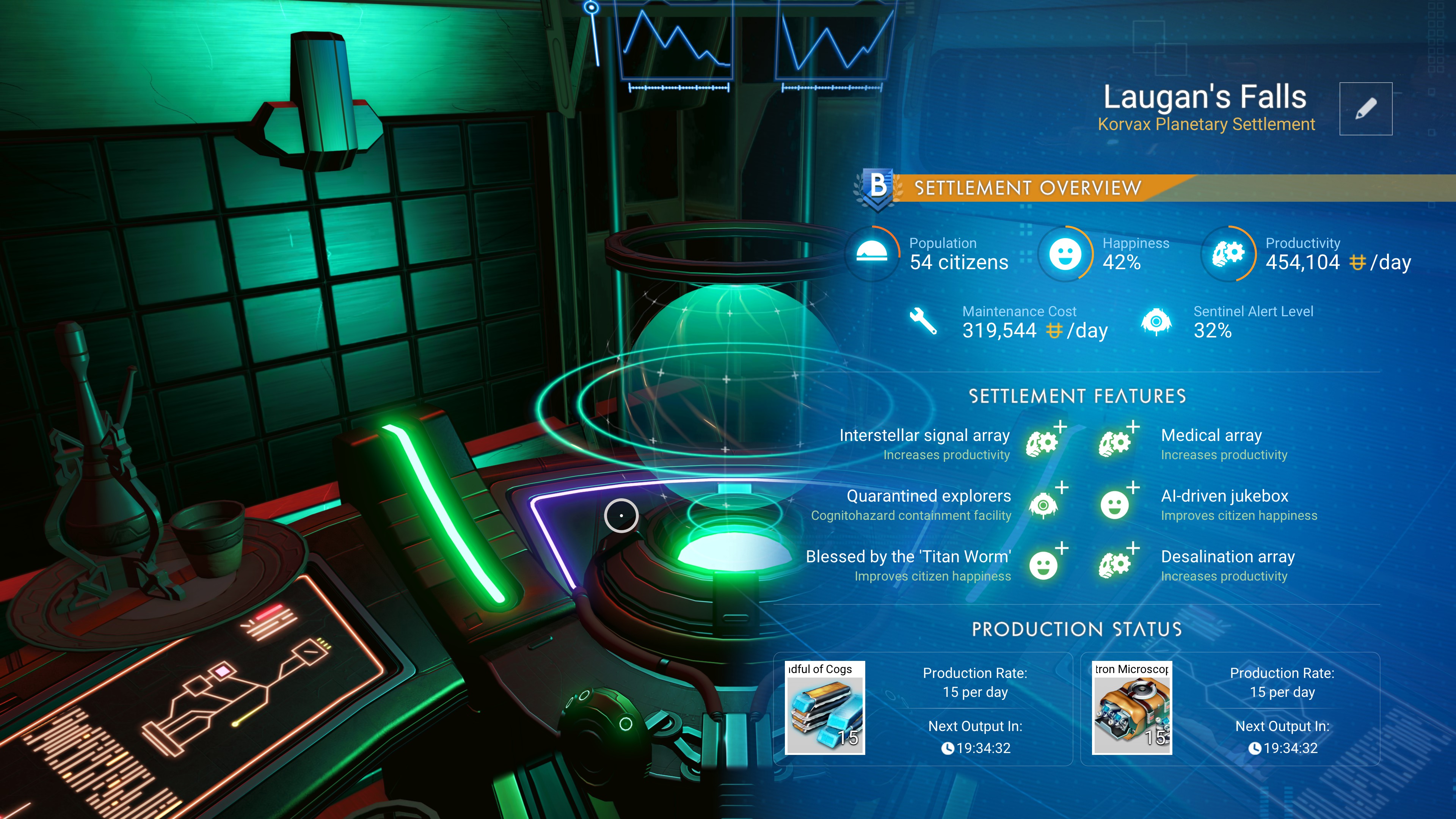
Task: Select the Handful of Cogs production item
Action: pyautogui.click(x=825, y=708)
